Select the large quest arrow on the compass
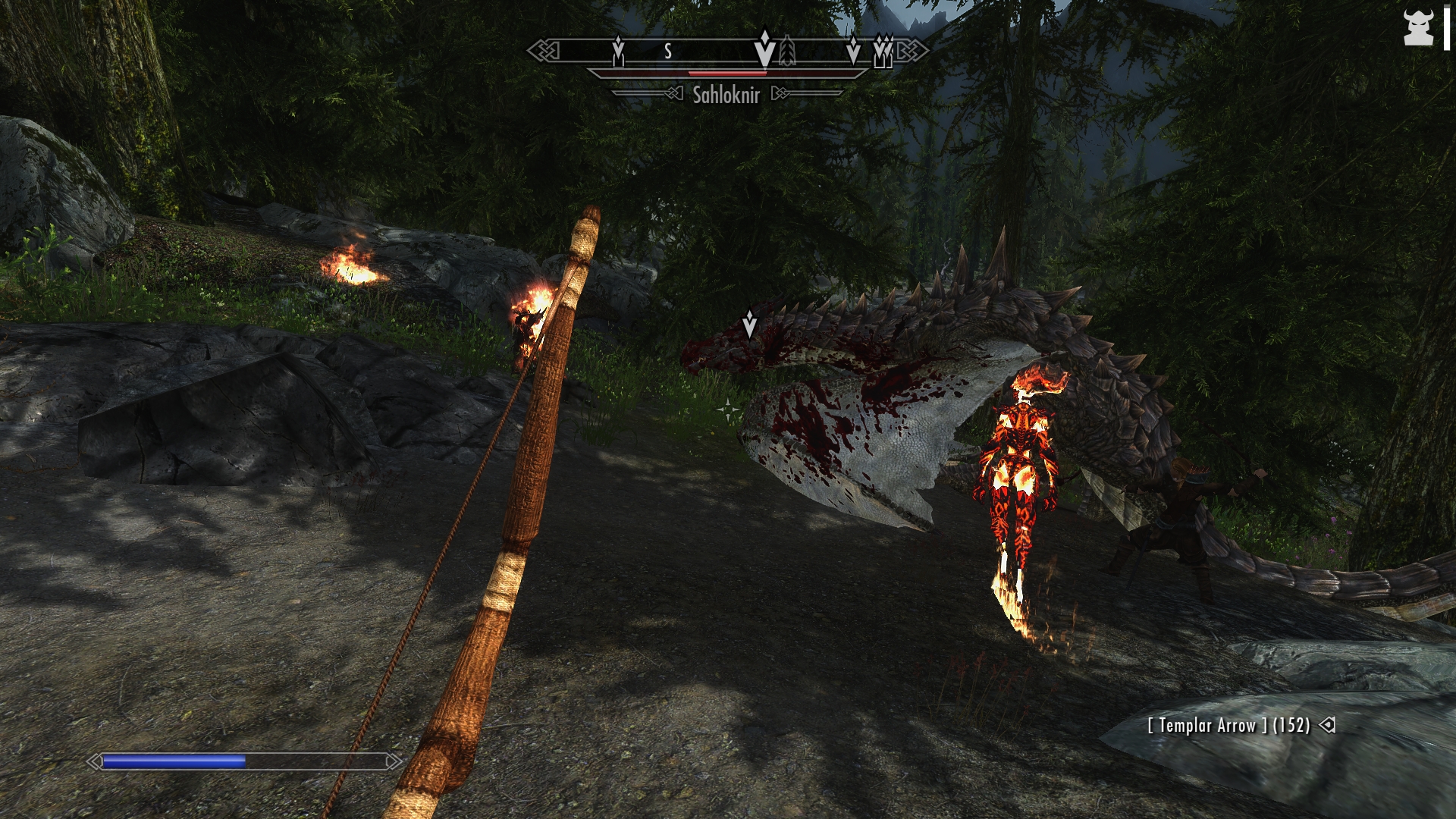The width and height of the screenshot is (1456, 819). click(765, 49)
